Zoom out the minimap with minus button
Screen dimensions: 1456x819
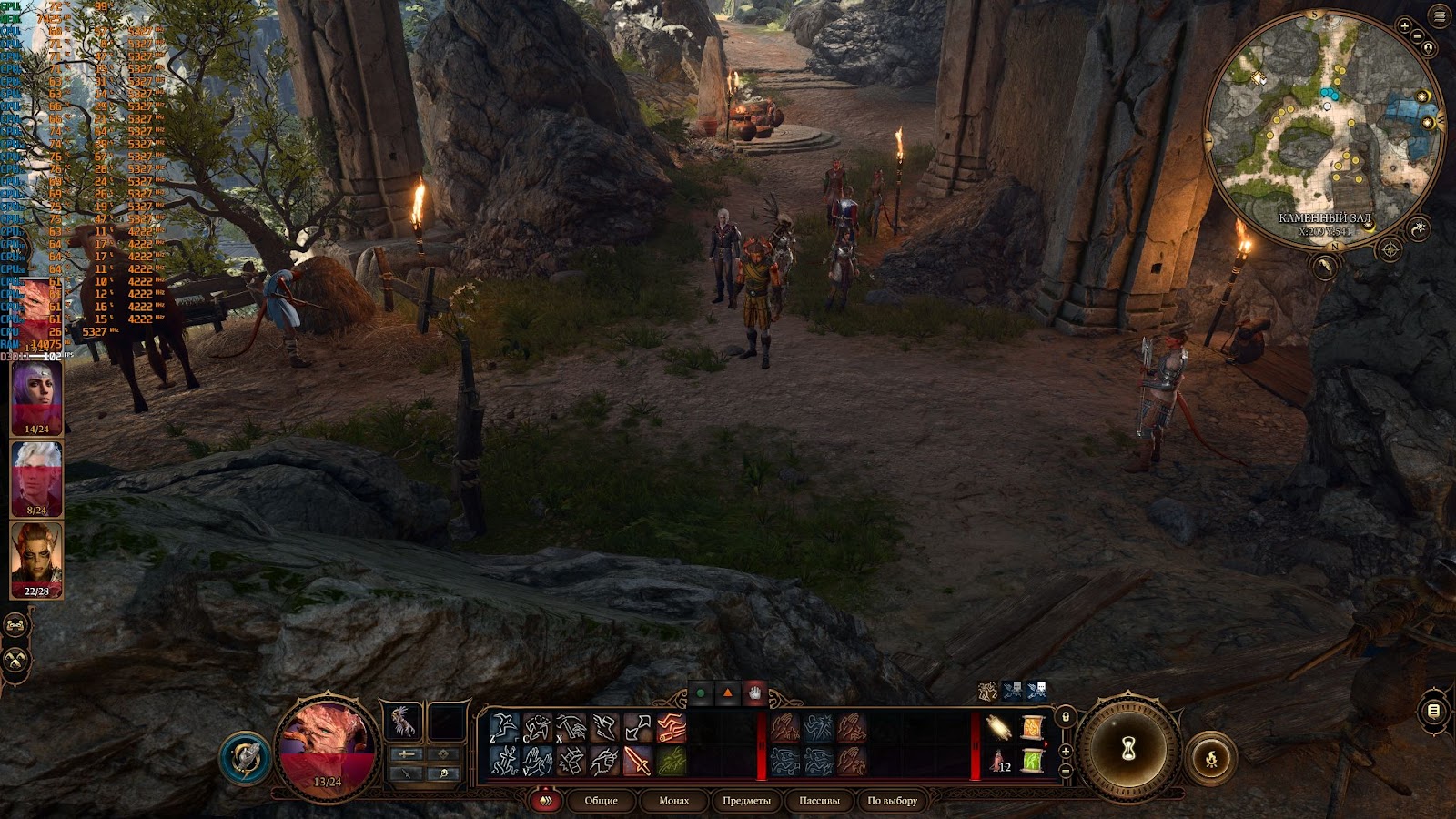[x=1419, y=35]
